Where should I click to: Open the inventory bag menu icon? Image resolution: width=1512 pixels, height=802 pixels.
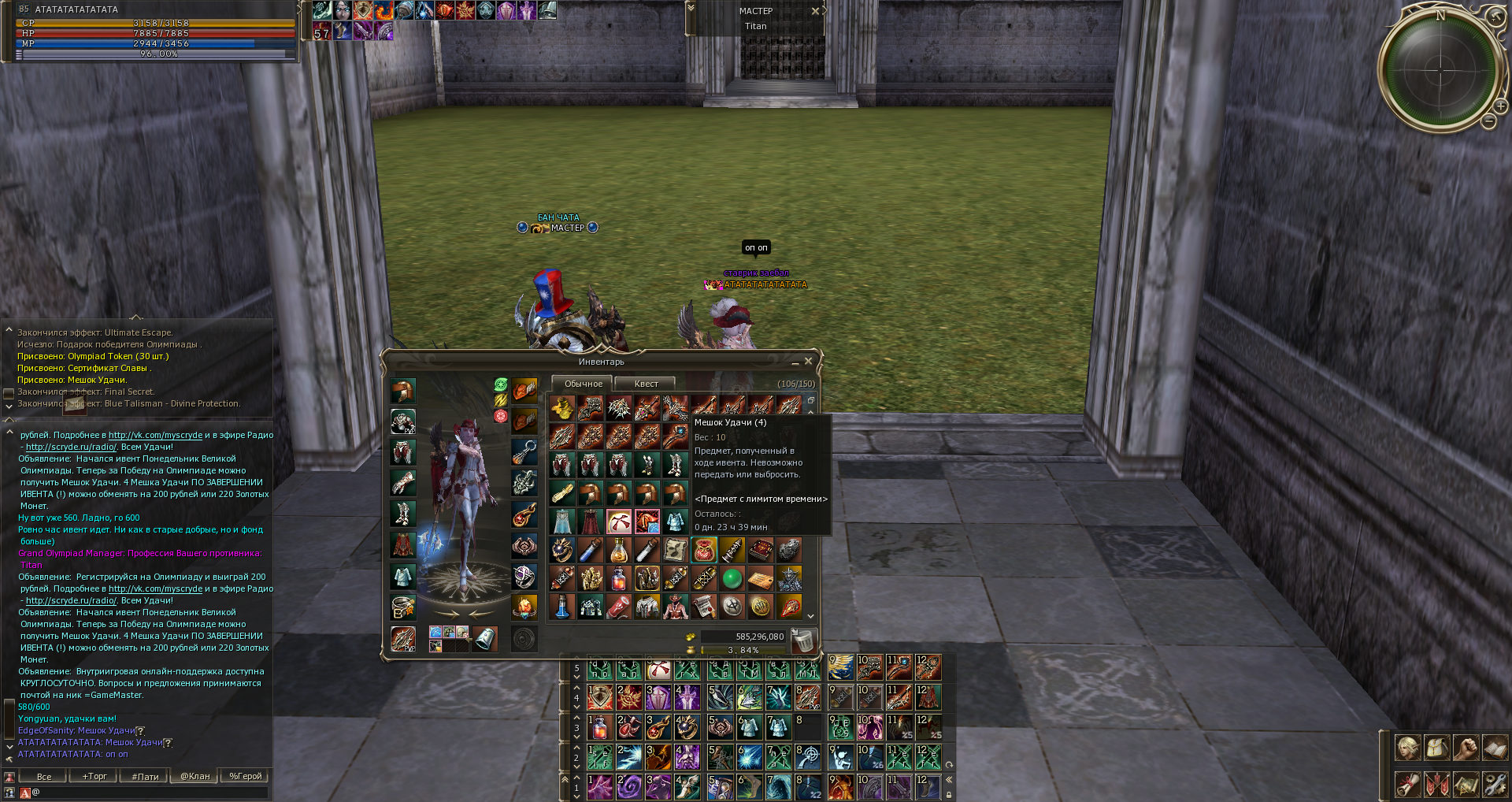point(1436,747)
